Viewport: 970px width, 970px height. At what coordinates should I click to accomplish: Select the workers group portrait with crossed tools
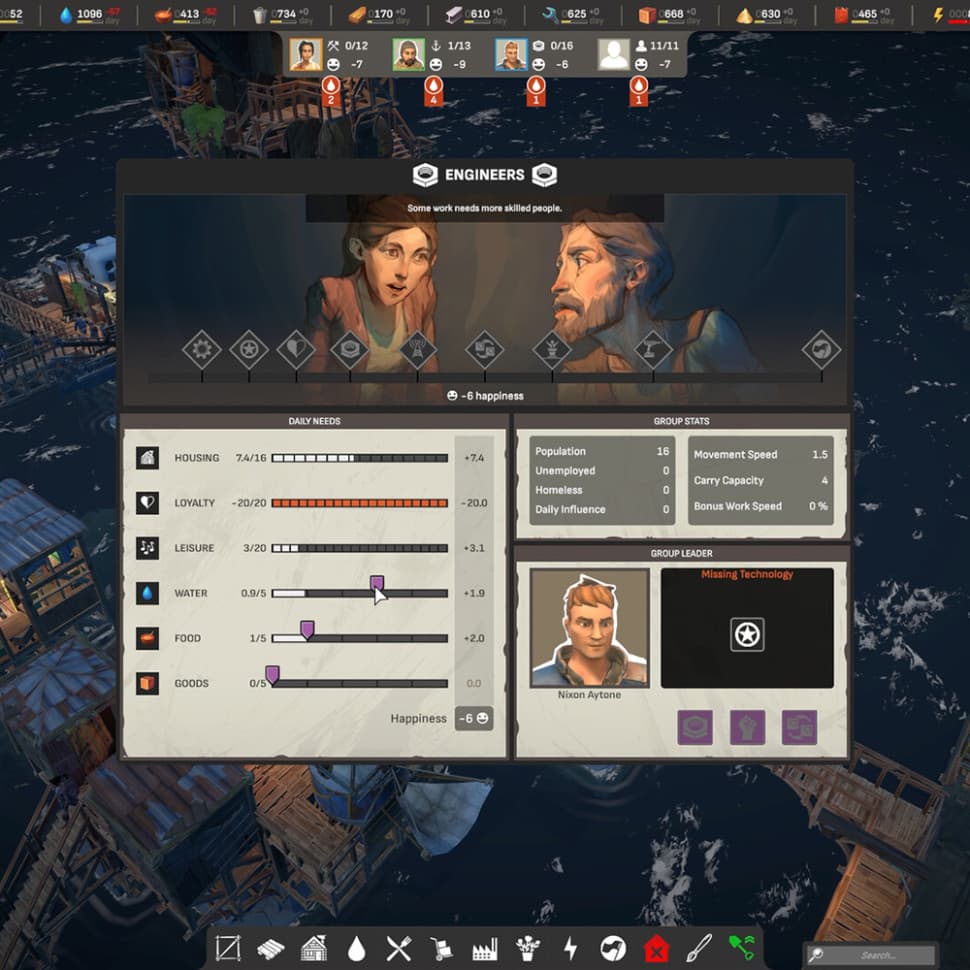click(306, 54)
